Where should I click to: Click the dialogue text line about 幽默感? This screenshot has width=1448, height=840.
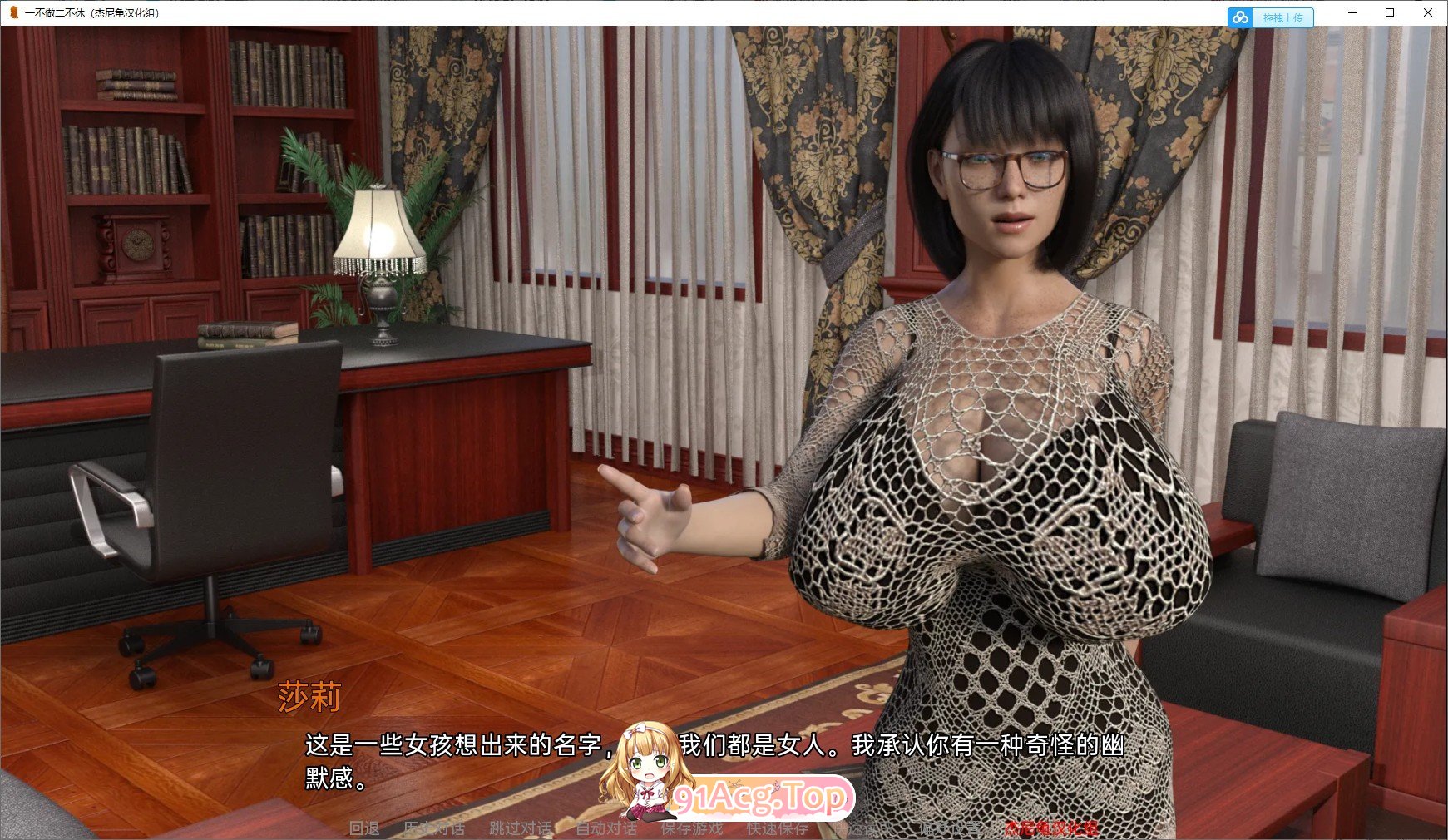click(715, 747)
